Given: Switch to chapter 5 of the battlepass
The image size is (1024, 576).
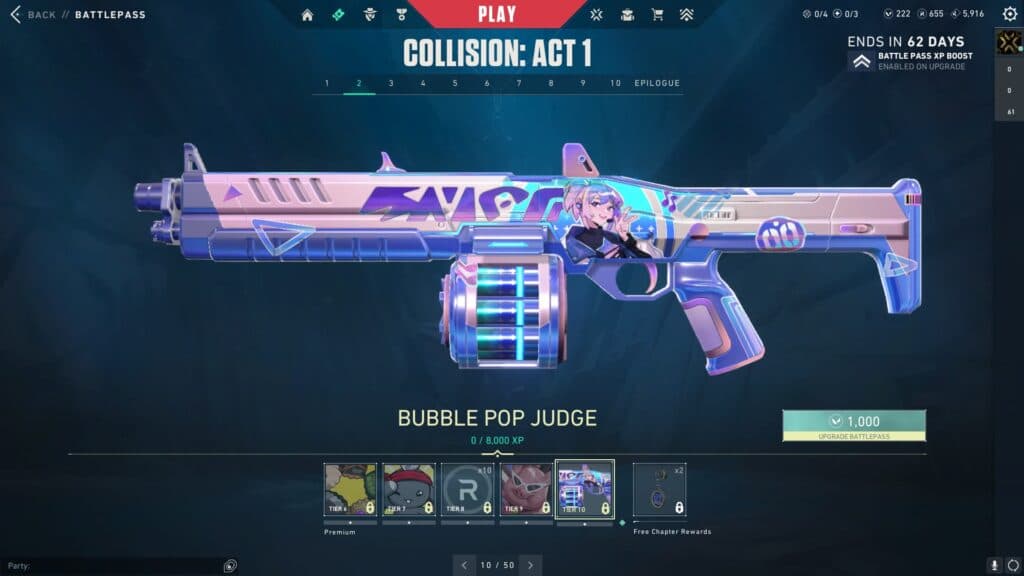Looking at the screenshot, I should (x=455, y=83).
